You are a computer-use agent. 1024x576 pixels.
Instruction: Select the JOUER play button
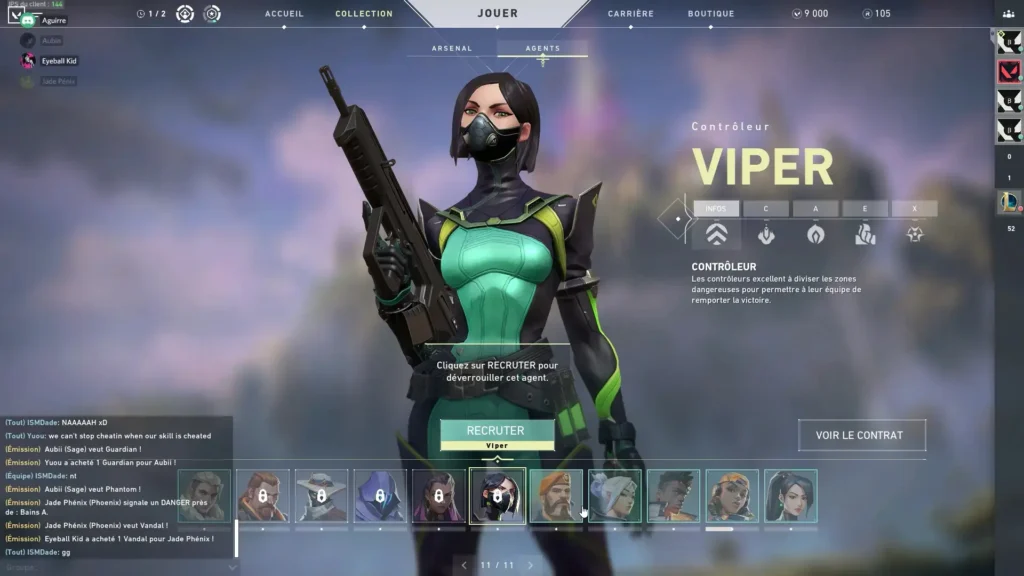click(x=498, y=14)
